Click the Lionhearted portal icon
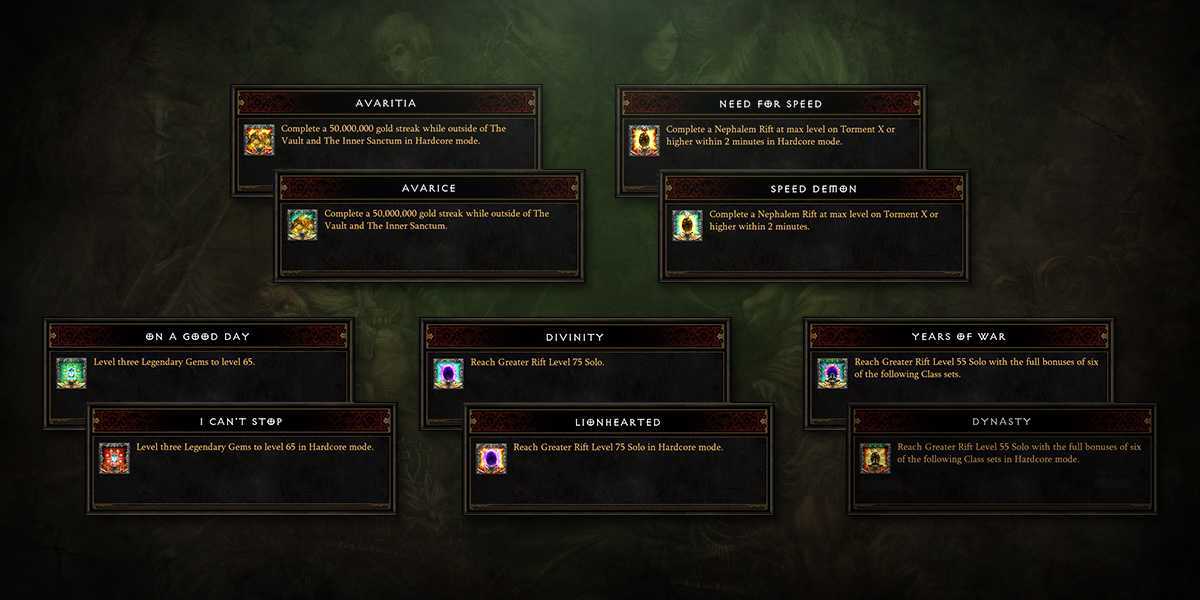This screenshot has width=1200, height=600. pos(491,457)
